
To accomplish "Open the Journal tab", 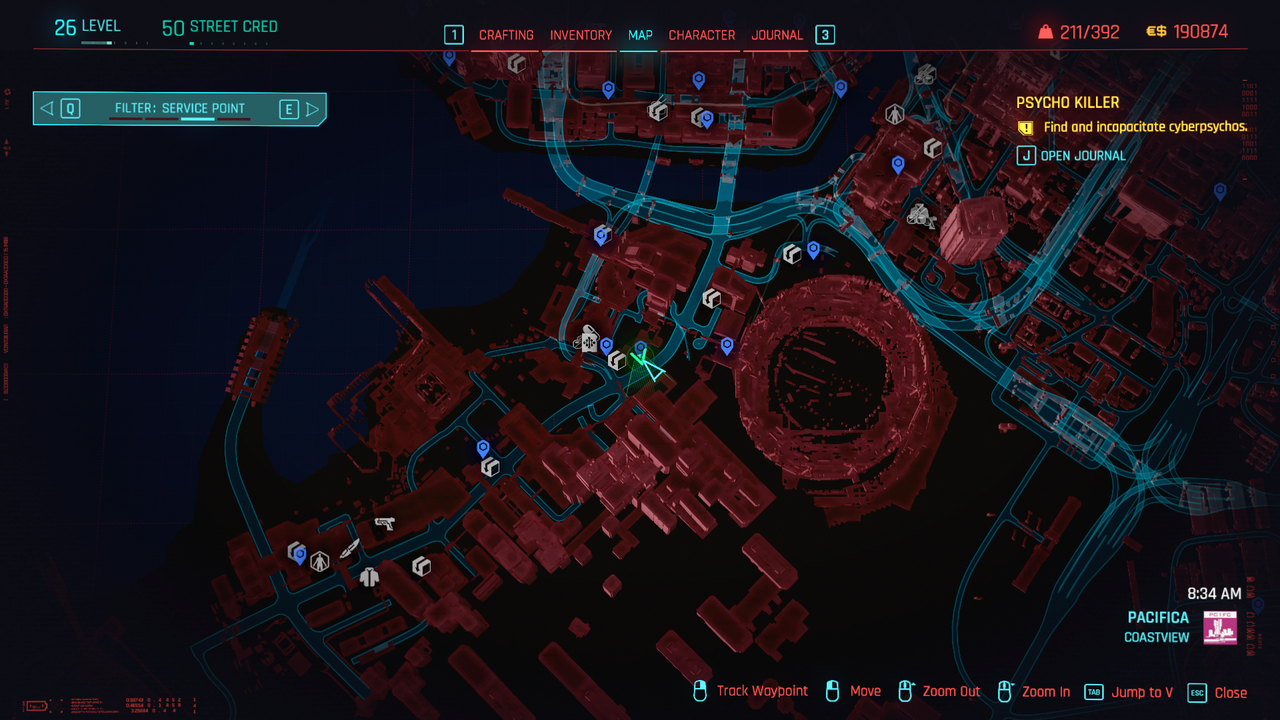I will 777,35.
